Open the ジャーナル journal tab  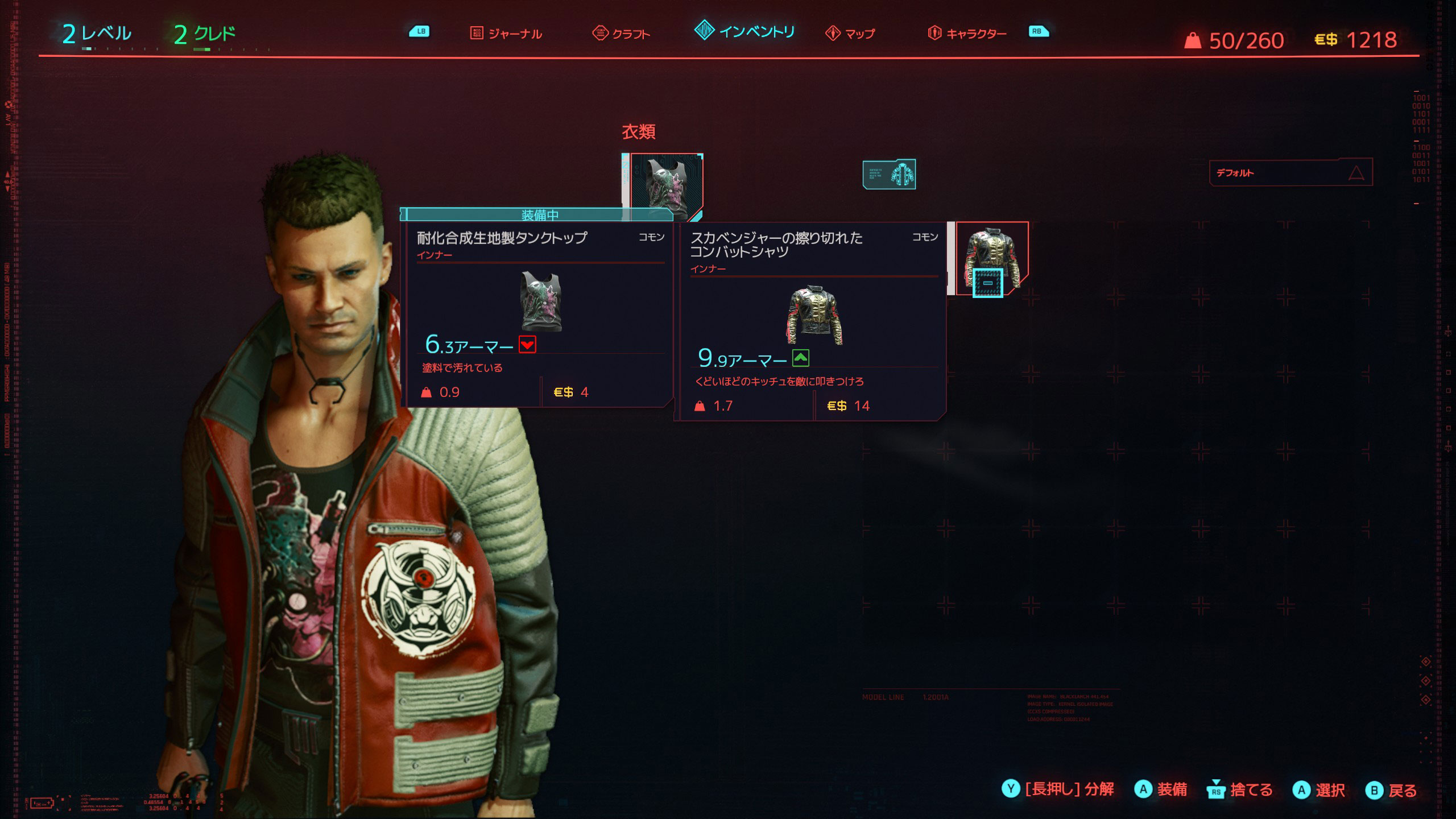[x=507, y=34]
